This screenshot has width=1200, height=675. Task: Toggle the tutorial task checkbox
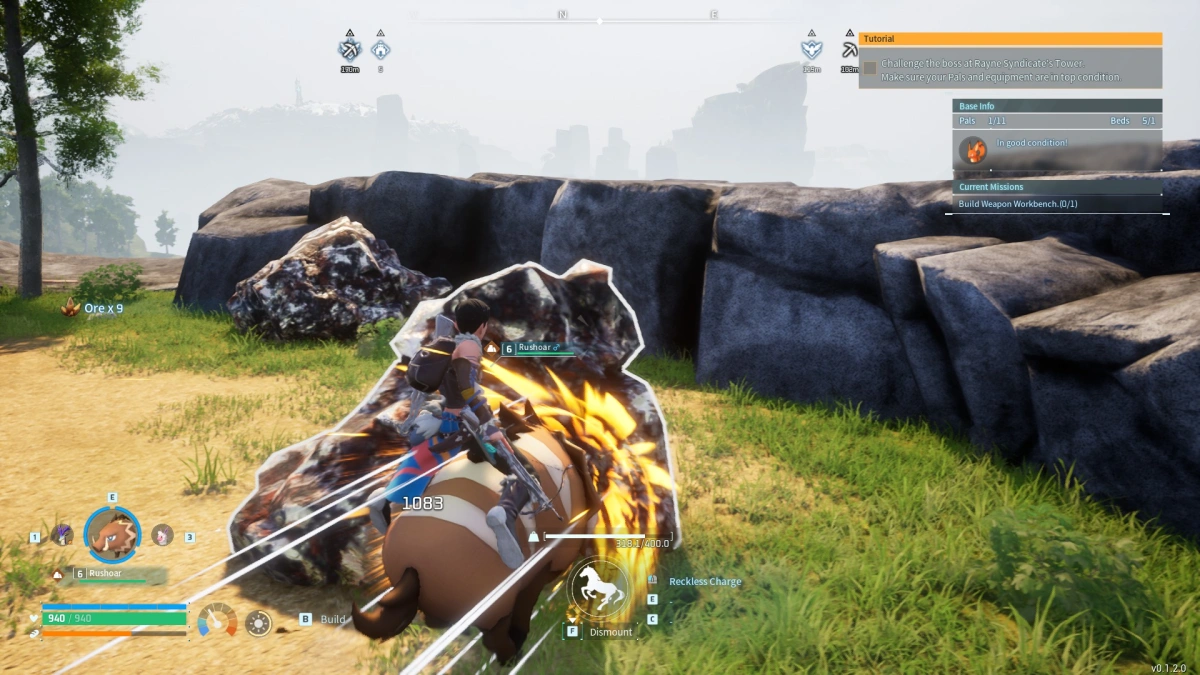pyautogui.click(x=870, y=68)
